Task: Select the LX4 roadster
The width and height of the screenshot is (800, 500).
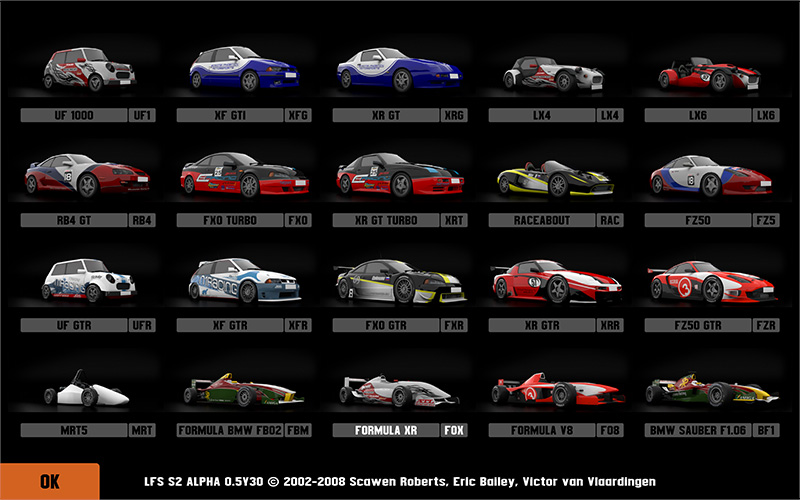Action: point(556,72)
